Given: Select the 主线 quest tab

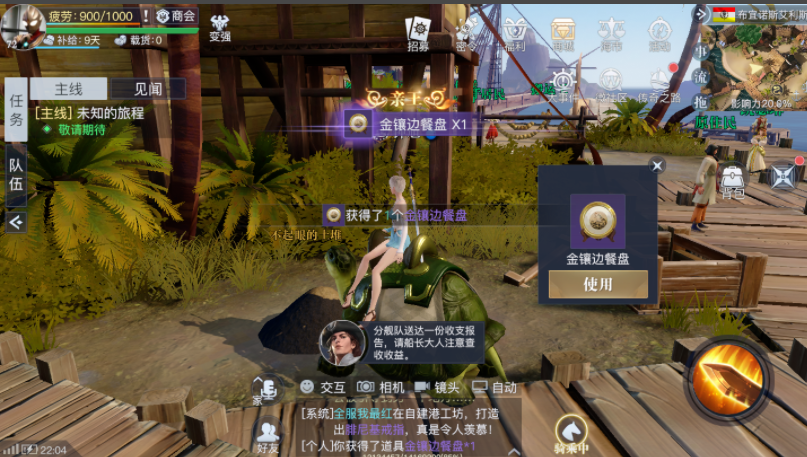Looking at the screenshot, I should (x=68, y=89).
